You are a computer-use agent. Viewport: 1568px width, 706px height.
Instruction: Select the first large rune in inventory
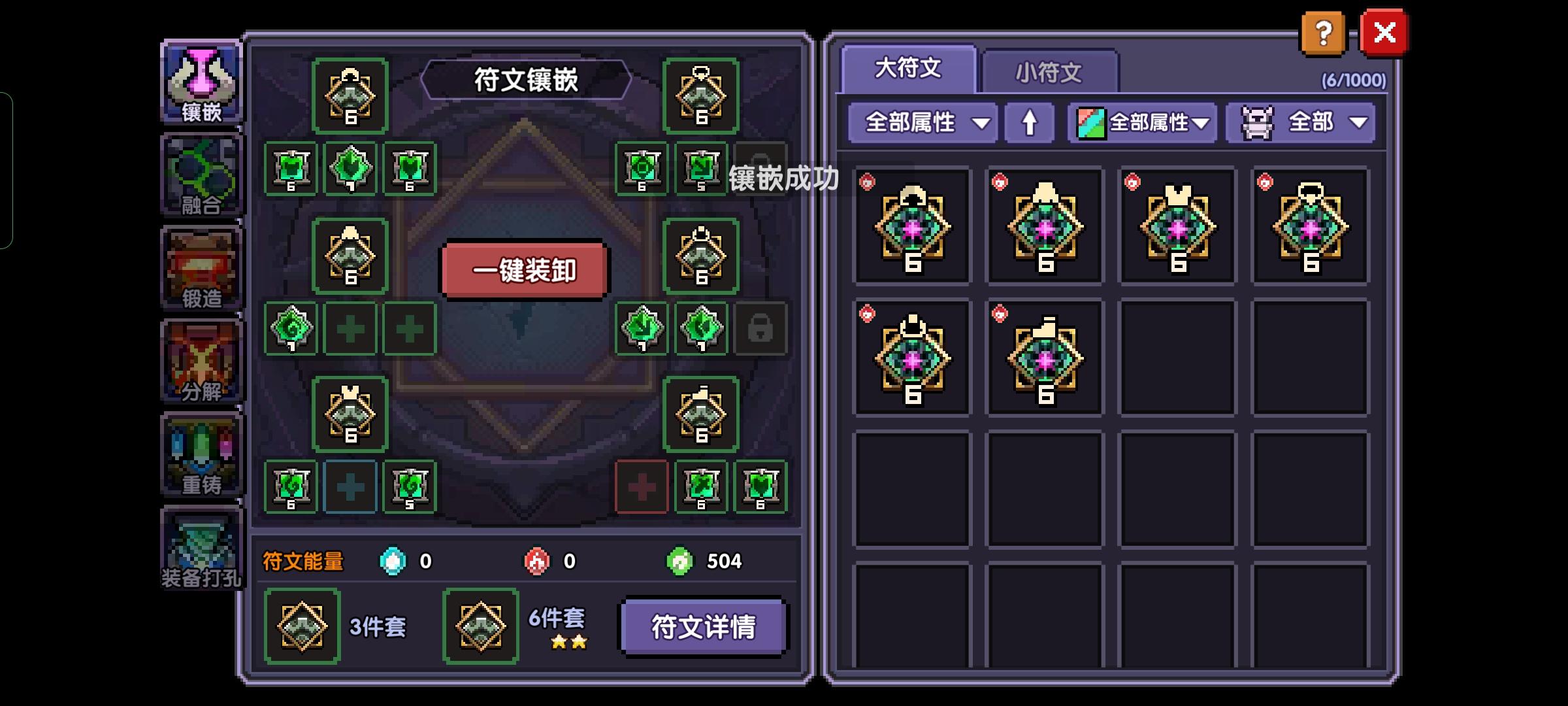point(911,227)
